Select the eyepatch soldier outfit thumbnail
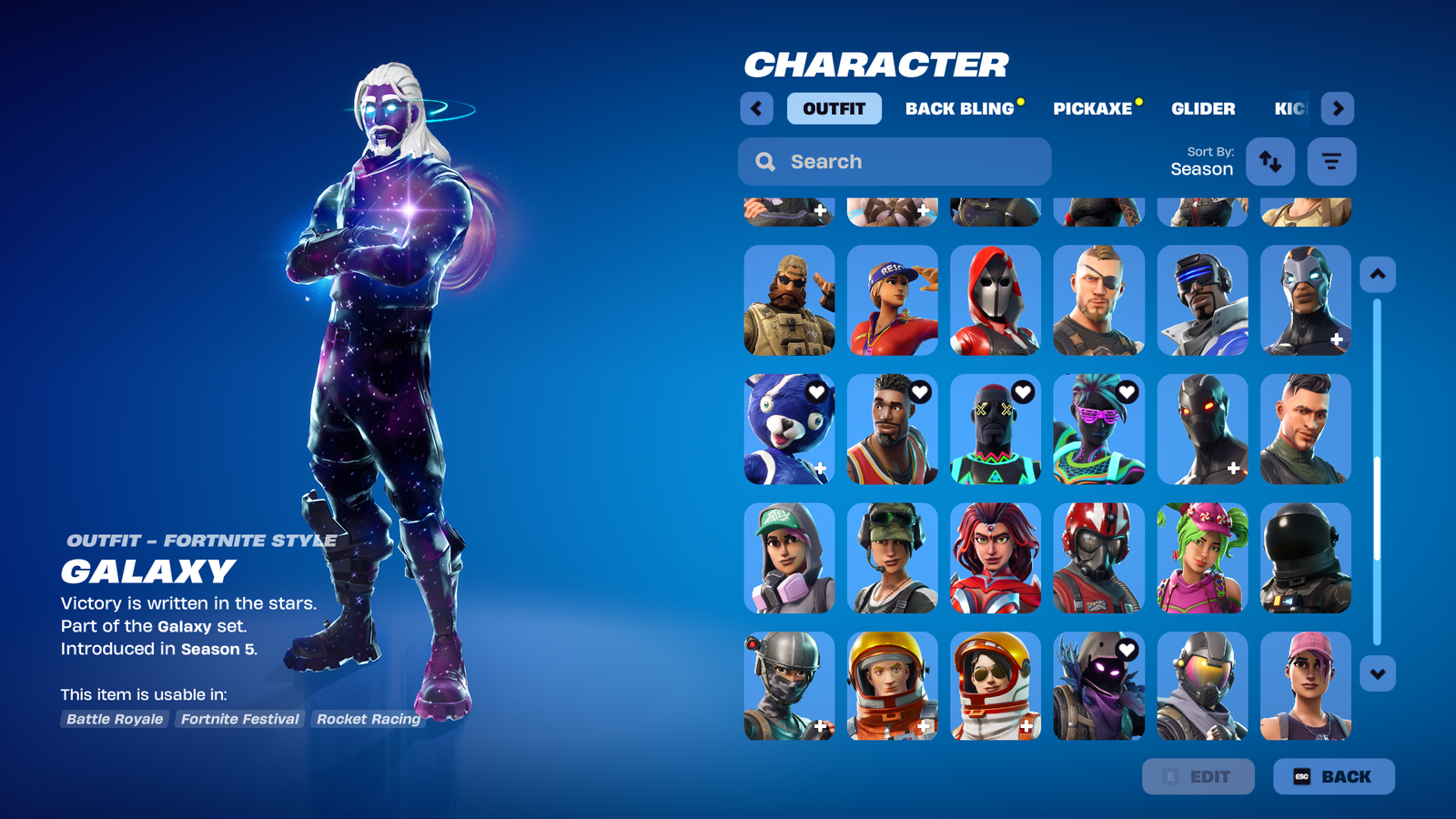The width and height of the screenshot is (1456, 819). pyautogui.click(x=1097, y=300)
